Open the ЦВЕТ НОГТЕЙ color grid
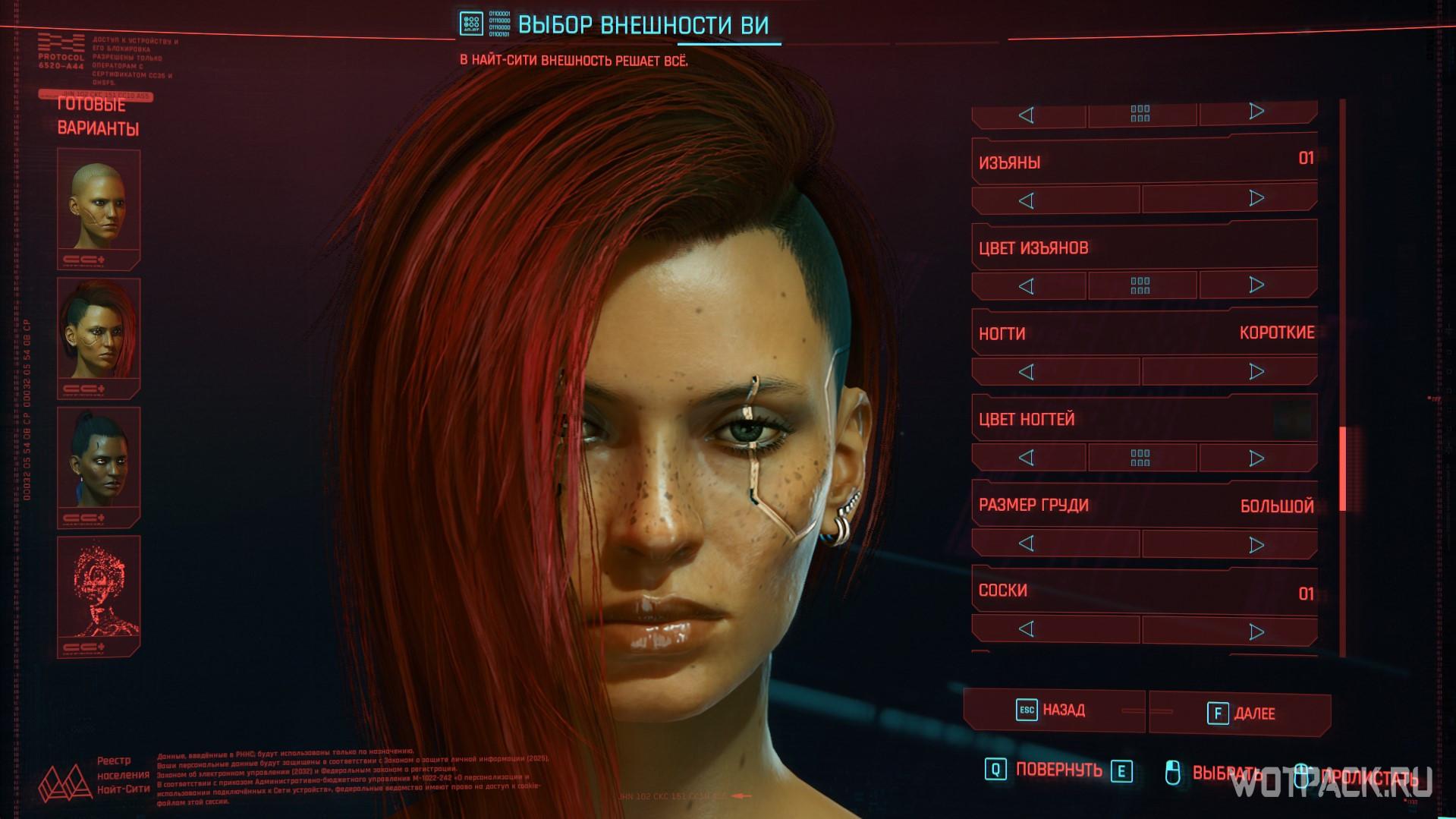This screenshot has height=819, width=1456. (x=1140, y=458)
